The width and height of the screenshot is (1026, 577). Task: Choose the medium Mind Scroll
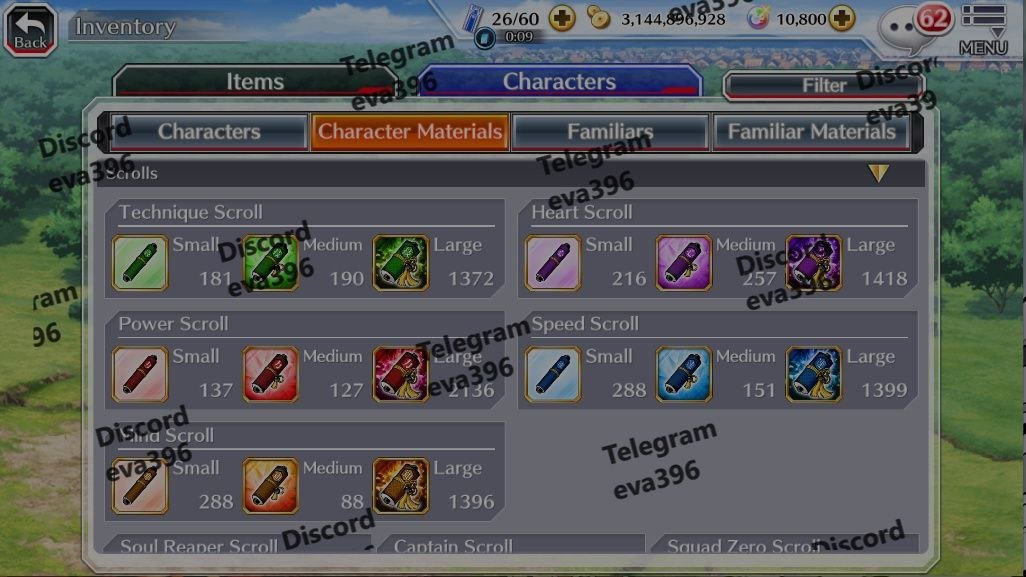pyautogui.click(x=271, y=486)
